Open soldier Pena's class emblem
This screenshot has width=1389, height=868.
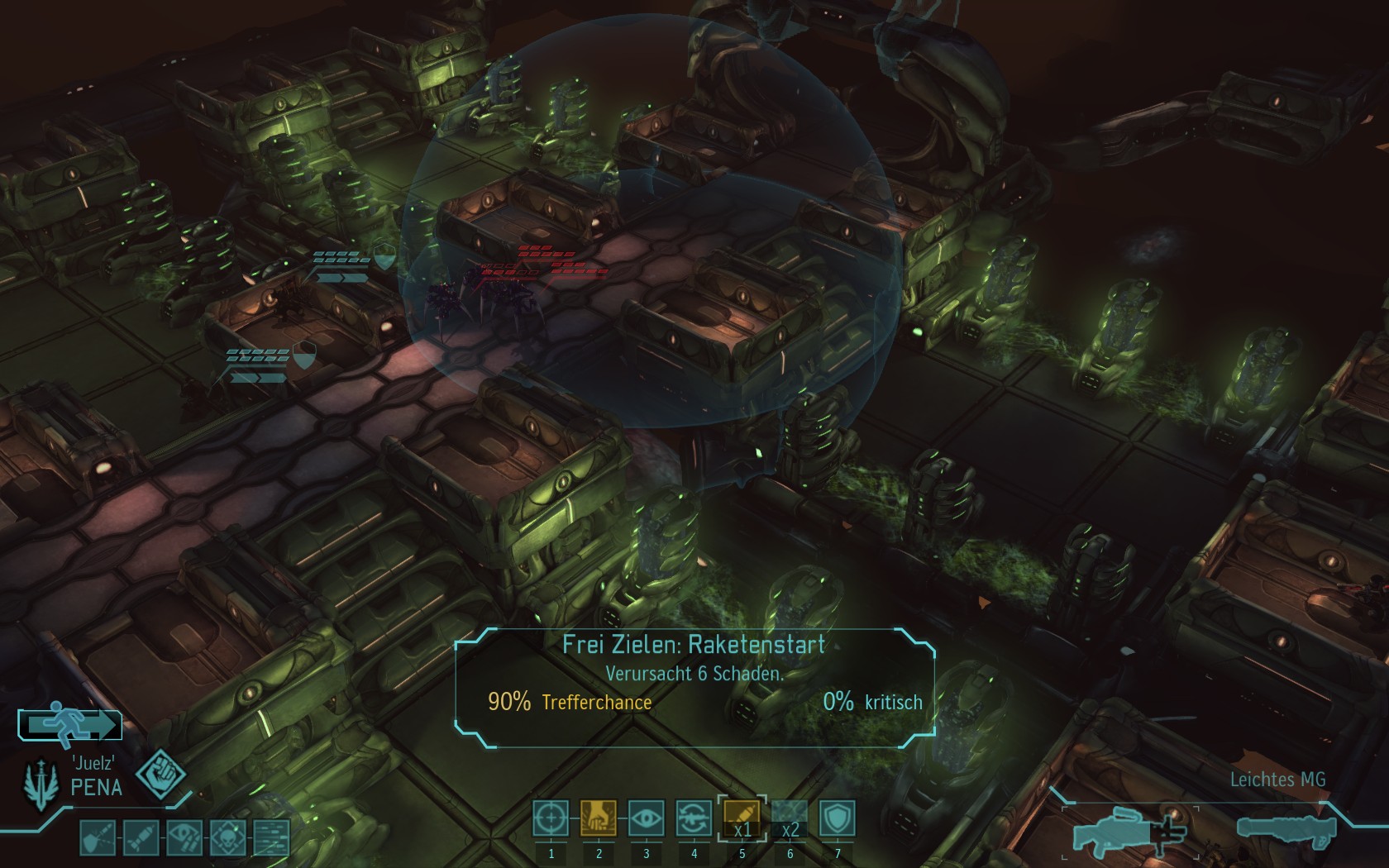38,785
